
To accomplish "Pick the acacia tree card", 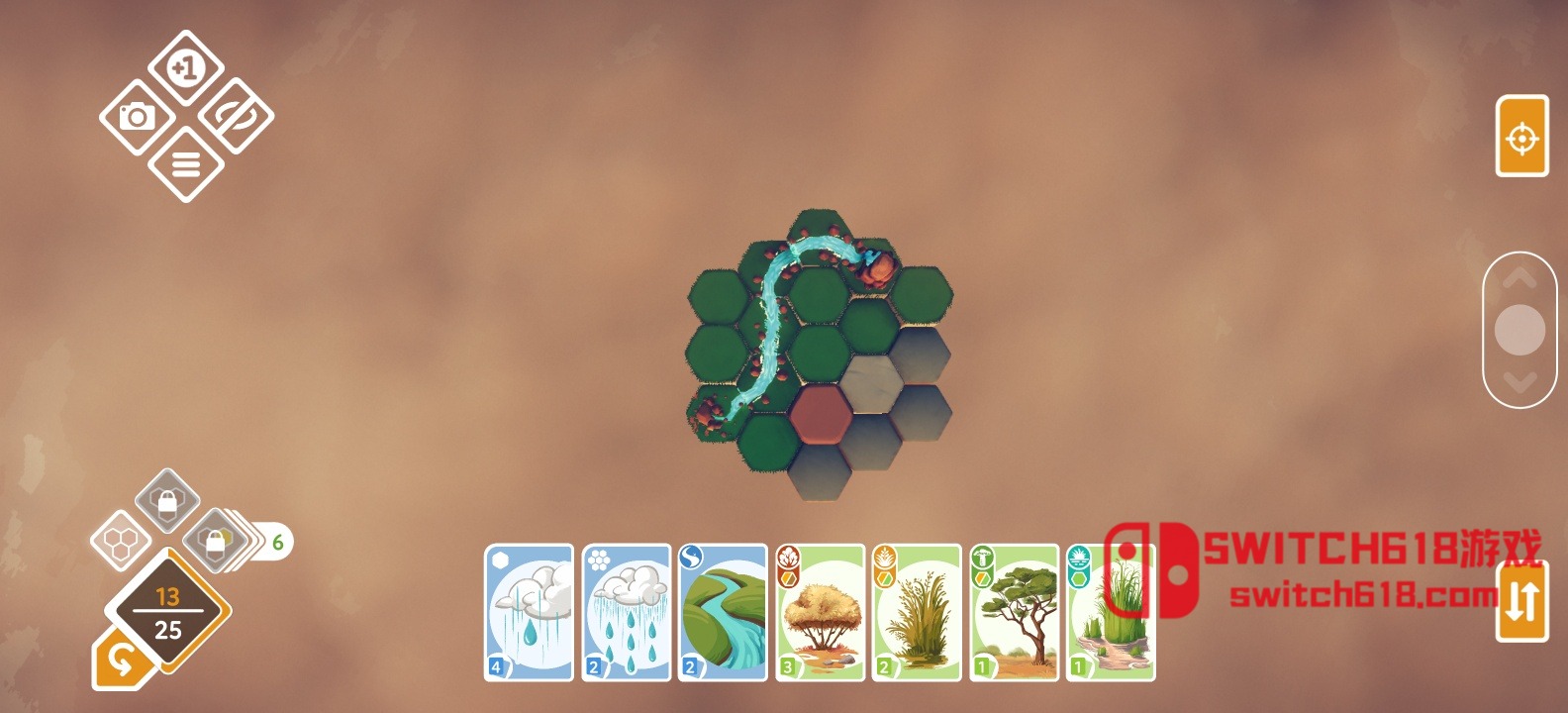I will [x=1014, y=612].
